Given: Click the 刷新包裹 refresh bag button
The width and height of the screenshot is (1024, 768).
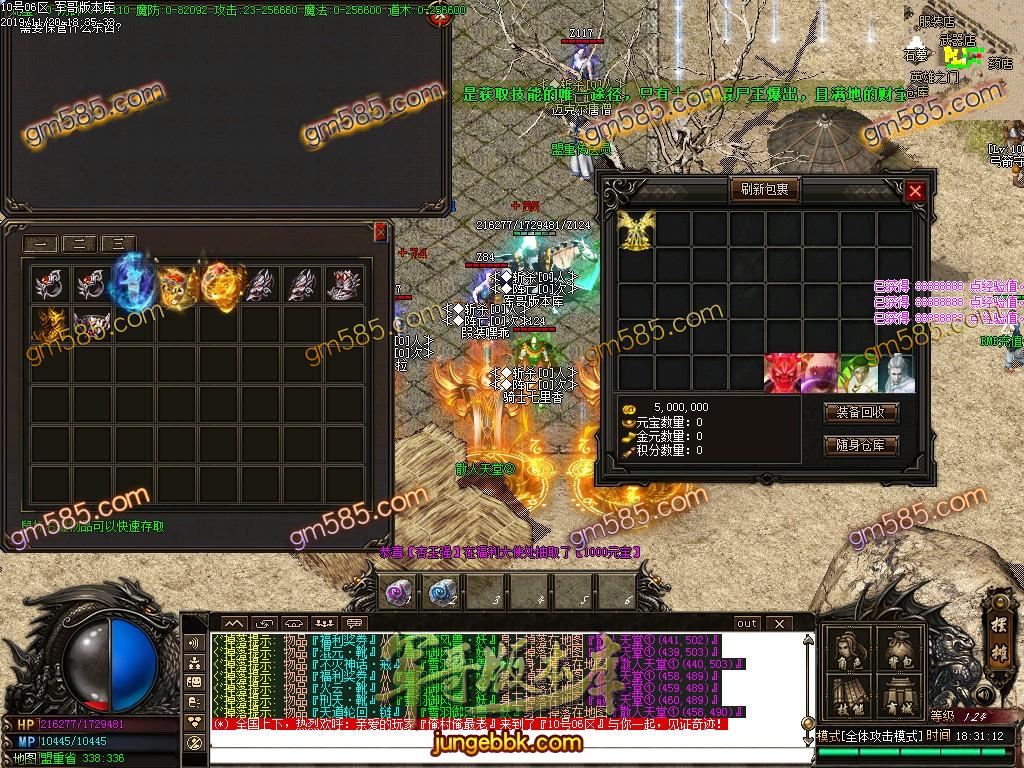Looking at the screenshot, I should point(764,189).
